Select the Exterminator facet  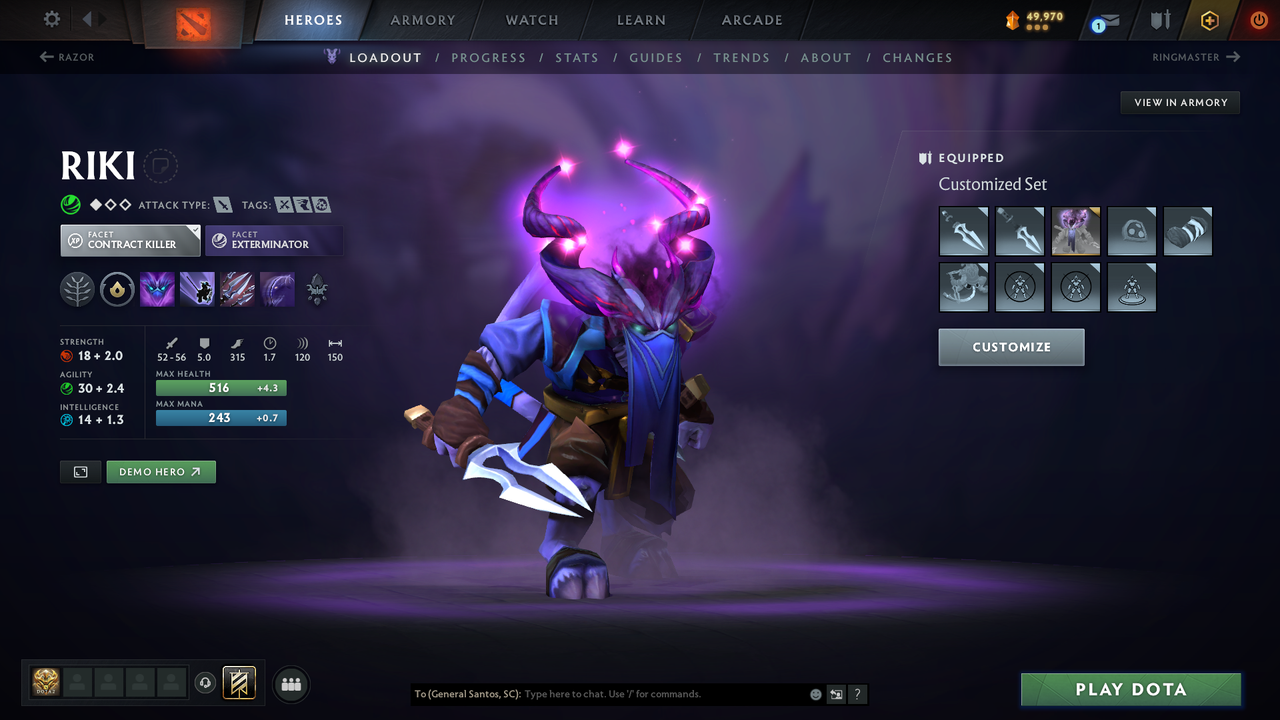click(x=275, y=240)
